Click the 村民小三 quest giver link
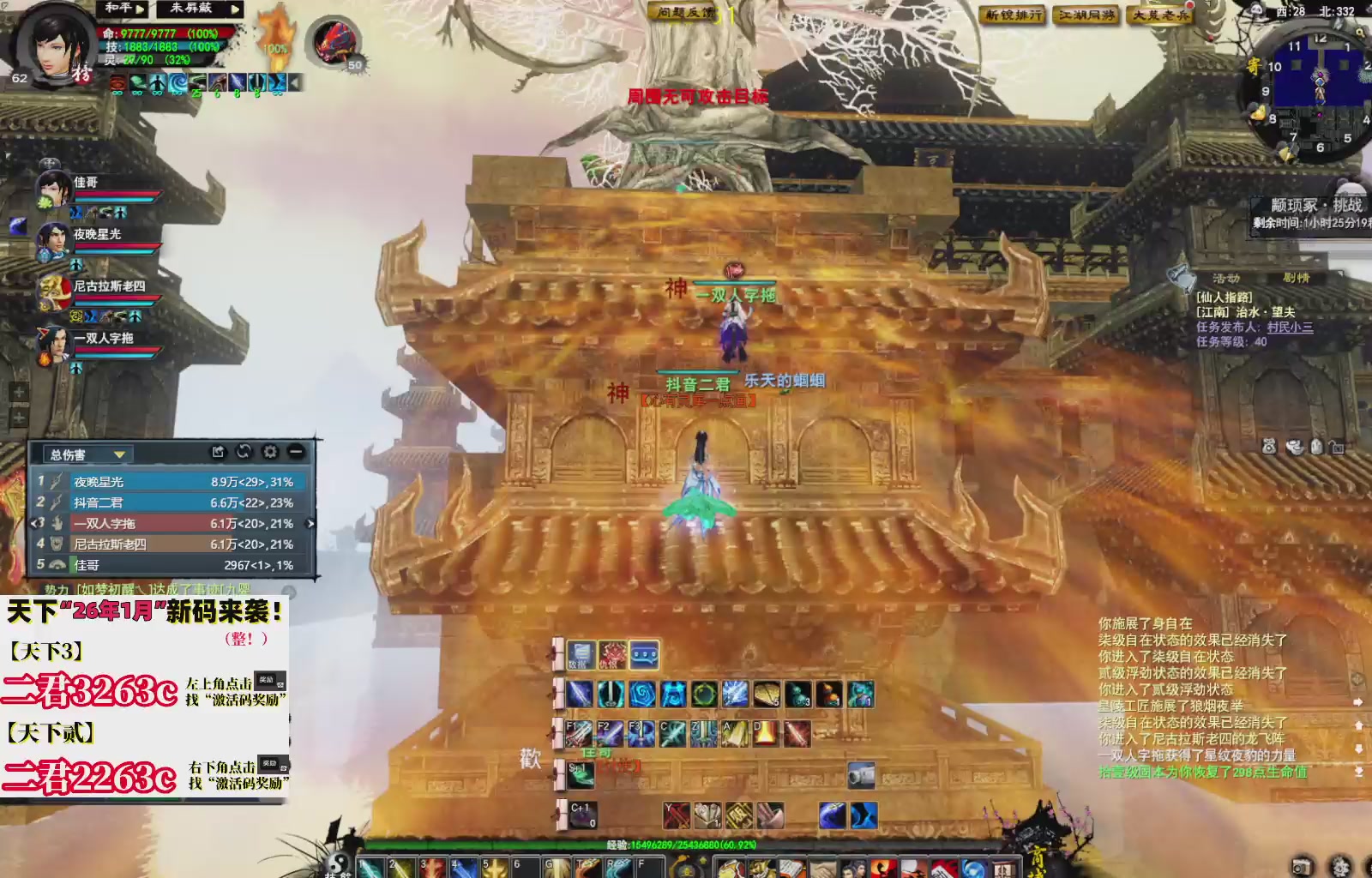Screen dimensions: 1372x878 pyautogui.click(x=1290, y=328)
